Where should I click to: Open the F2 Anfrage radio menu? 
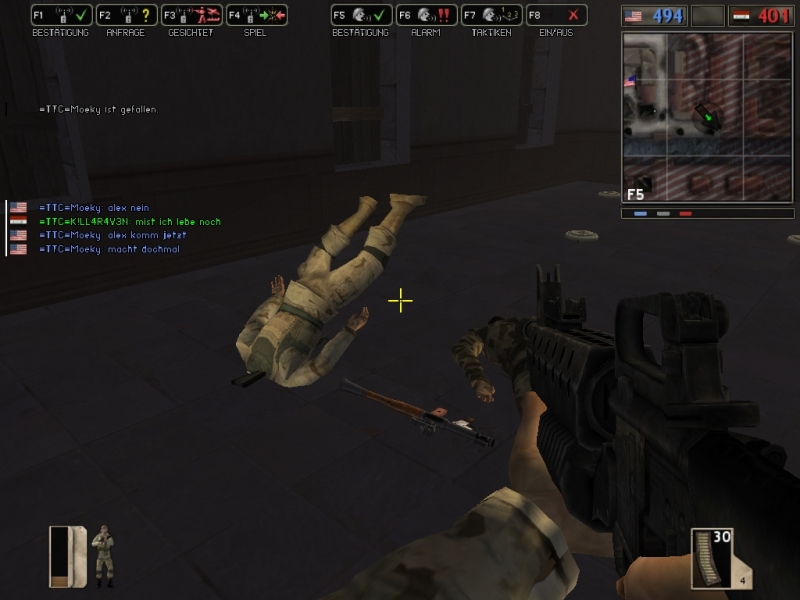pos(125,16)
